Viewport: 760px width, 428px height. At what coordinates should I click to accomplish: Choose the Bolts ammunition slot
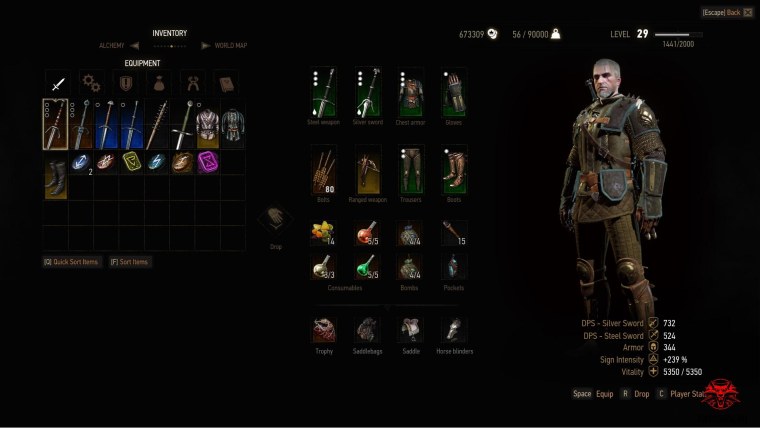tap(323, 169)
